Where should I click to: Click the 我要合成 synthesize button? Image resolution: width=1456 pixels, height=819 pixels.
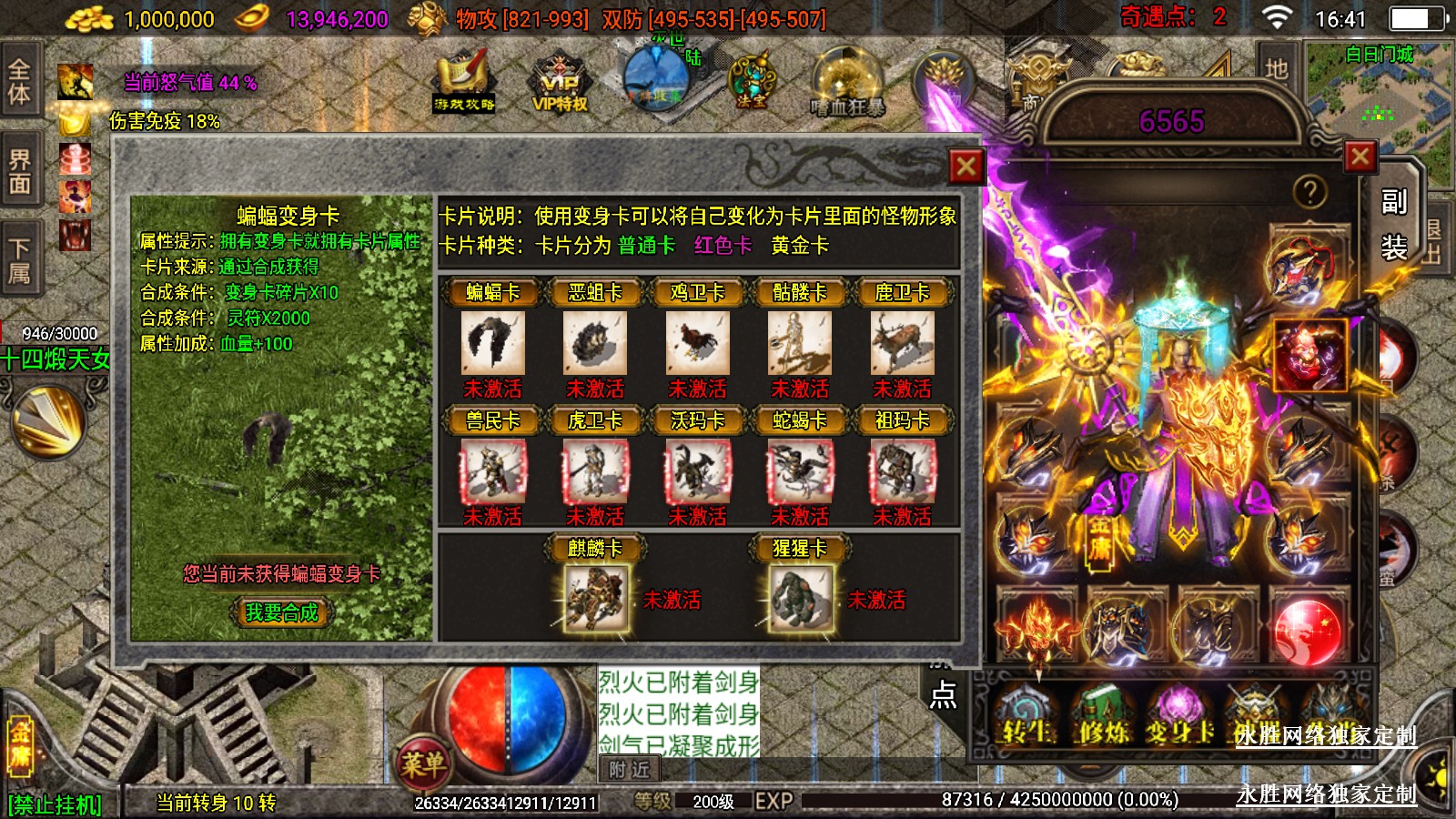point(282,612)
